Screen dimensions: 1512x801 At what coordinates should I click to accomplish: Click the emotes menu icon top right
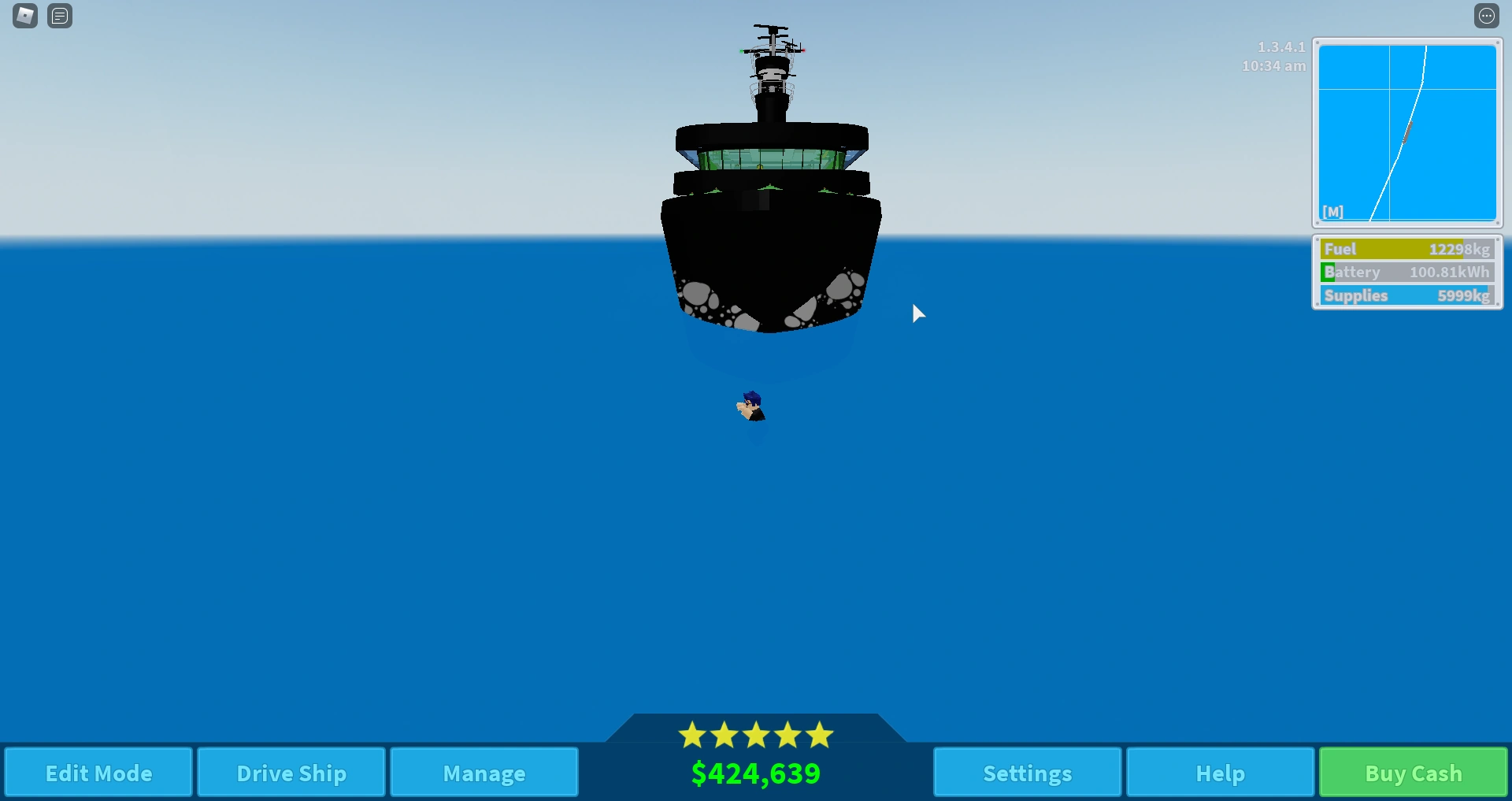pos(1488,16)
